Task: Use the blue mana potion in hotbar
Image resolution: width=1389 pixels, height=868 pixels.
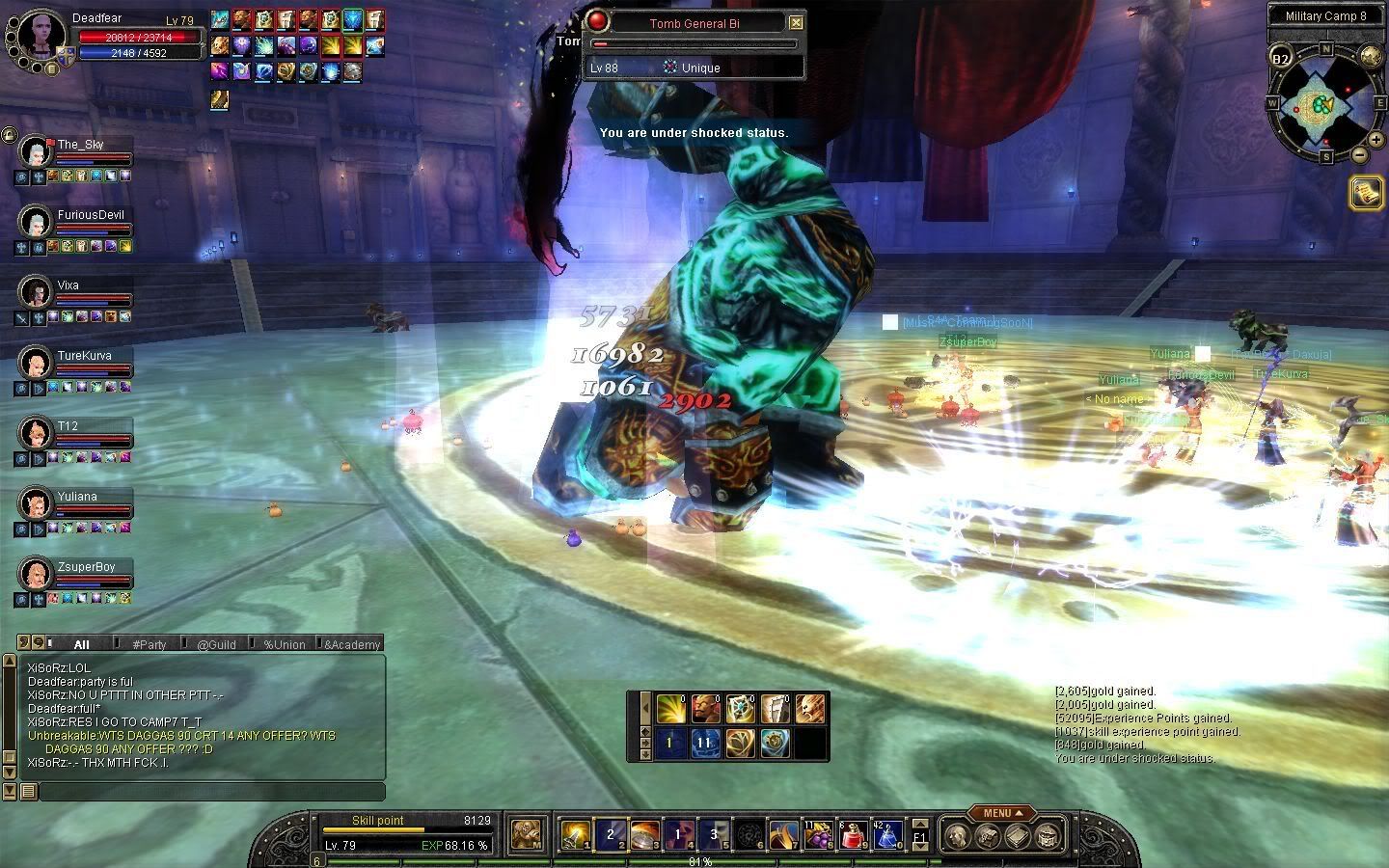Action: (886, 835)
